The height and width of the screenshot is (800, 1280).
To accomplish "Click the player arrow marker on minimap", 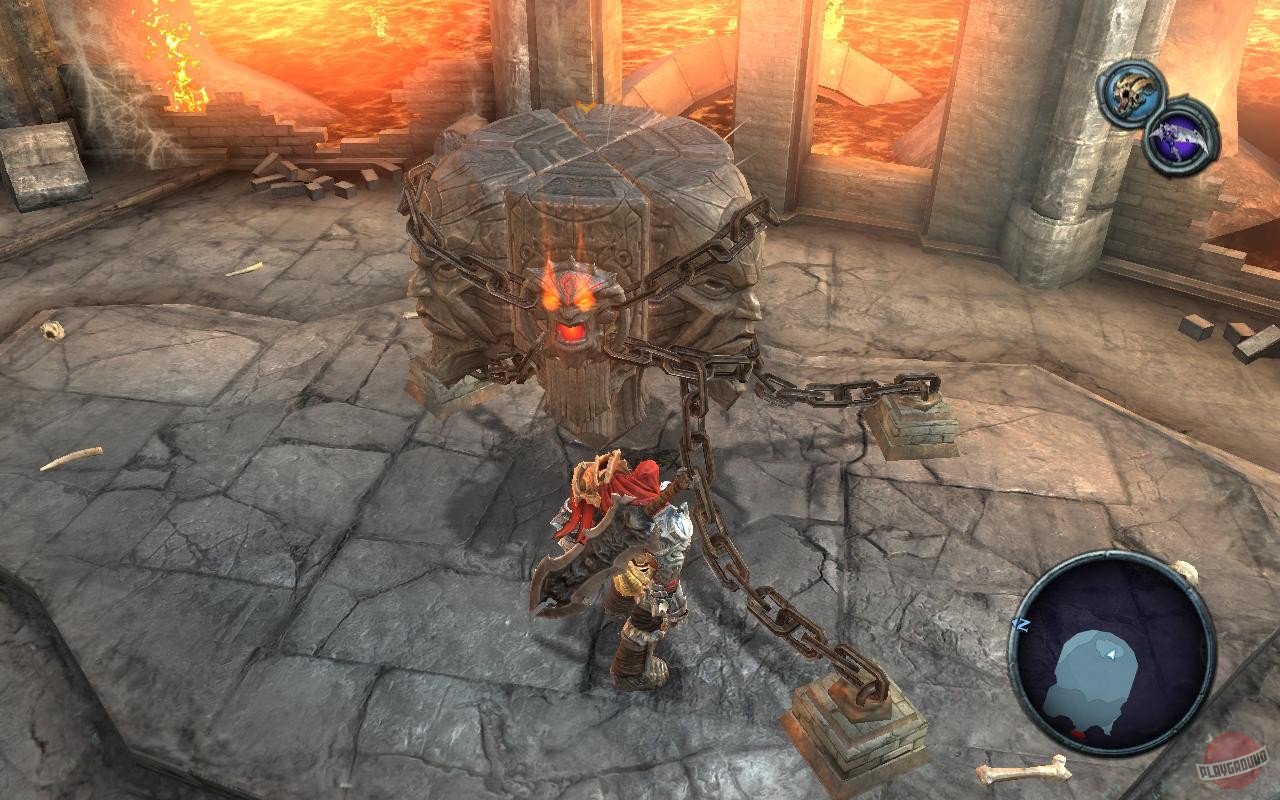I will pos(1110,654).
